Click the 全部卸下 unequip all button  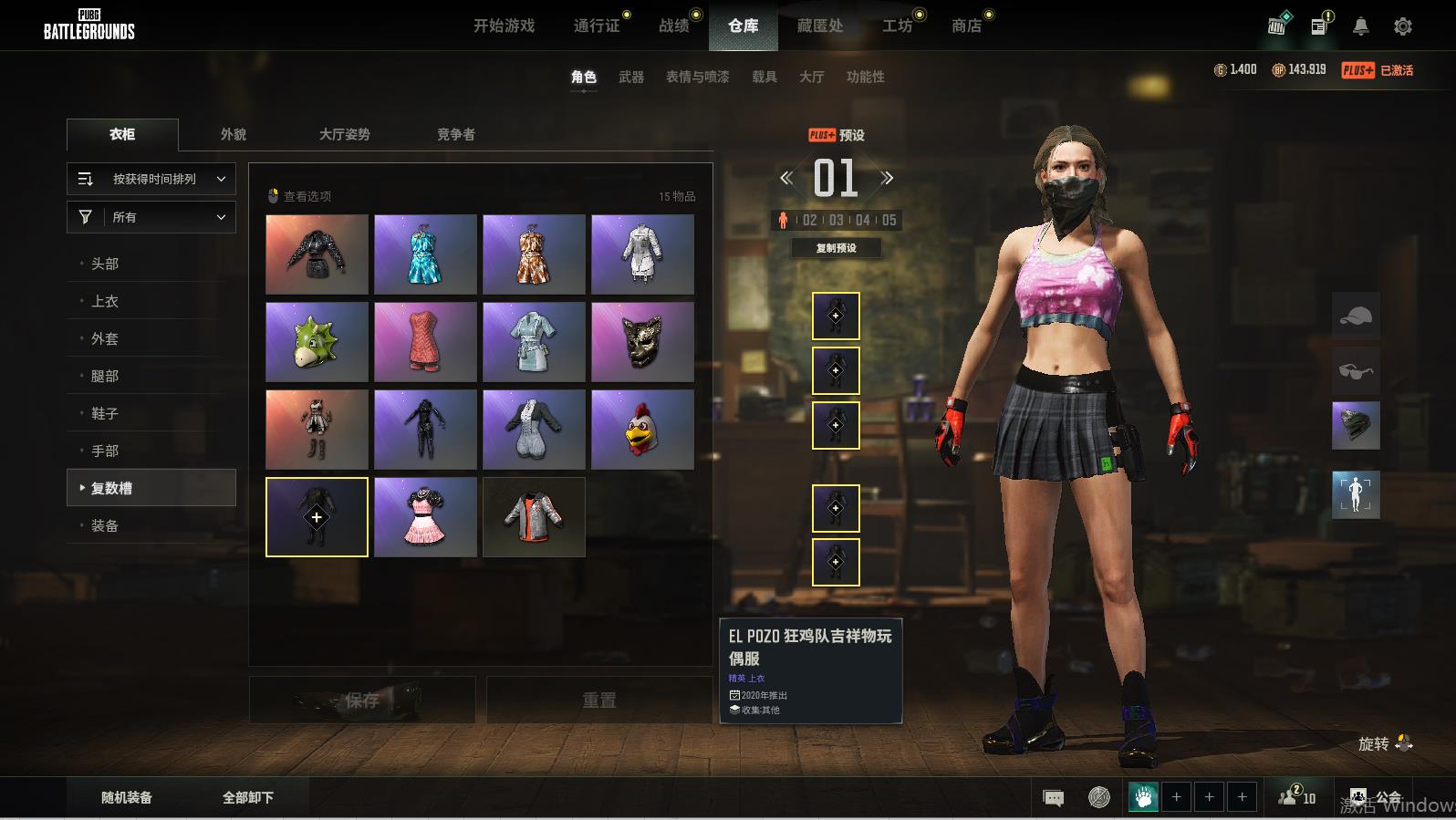pos(248,797)
